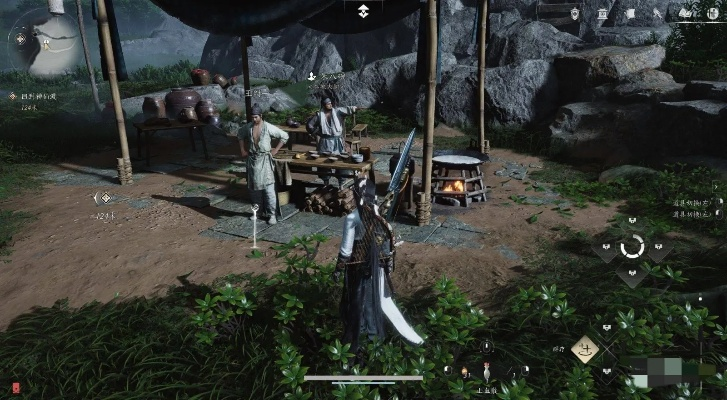Open the shield-shaped icon in the top bar
The image size is (727, 400).
[x=575, y=14]
